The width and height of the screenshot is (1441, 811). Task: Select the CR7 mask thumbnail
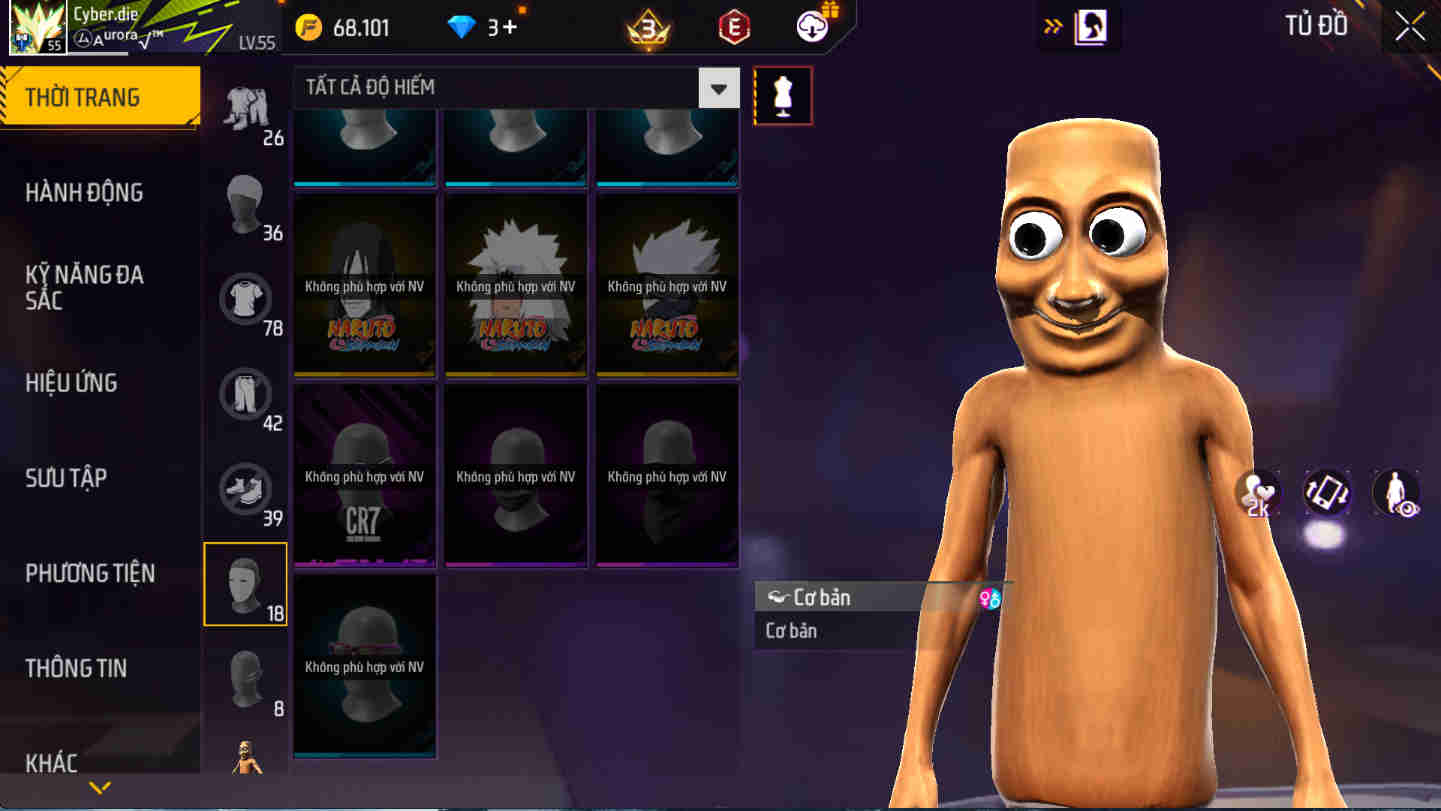coord(364,476)
